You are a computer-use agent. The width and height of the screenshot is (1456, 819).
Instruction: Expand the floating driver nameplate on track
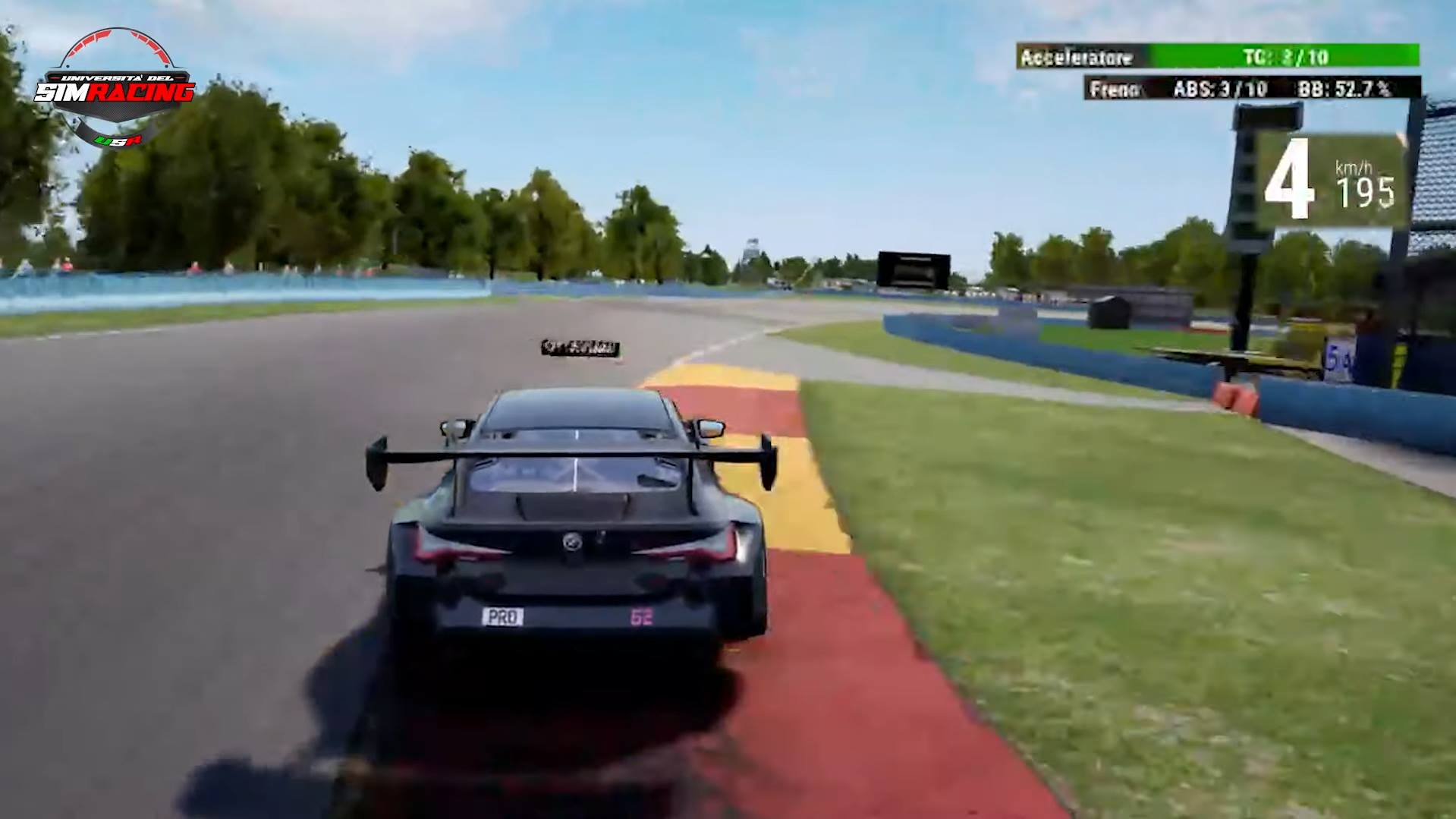tap(580, 347)
